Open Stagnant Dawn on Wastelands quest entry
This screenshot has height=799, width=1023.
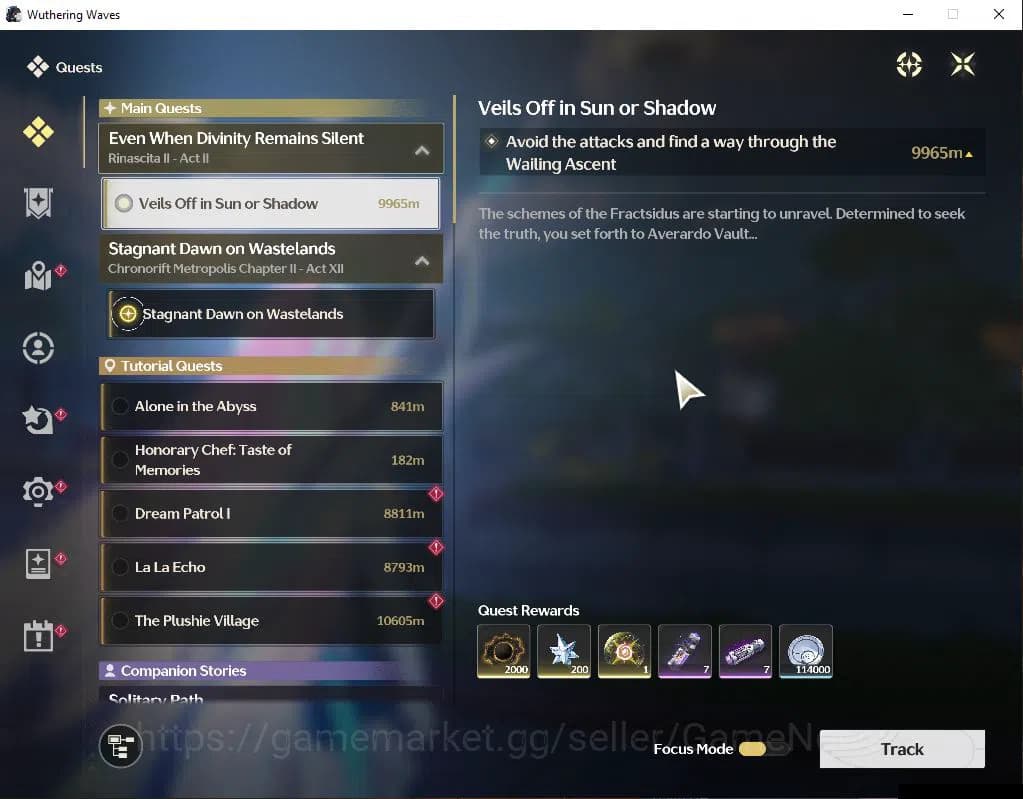[x=270, y=314]
